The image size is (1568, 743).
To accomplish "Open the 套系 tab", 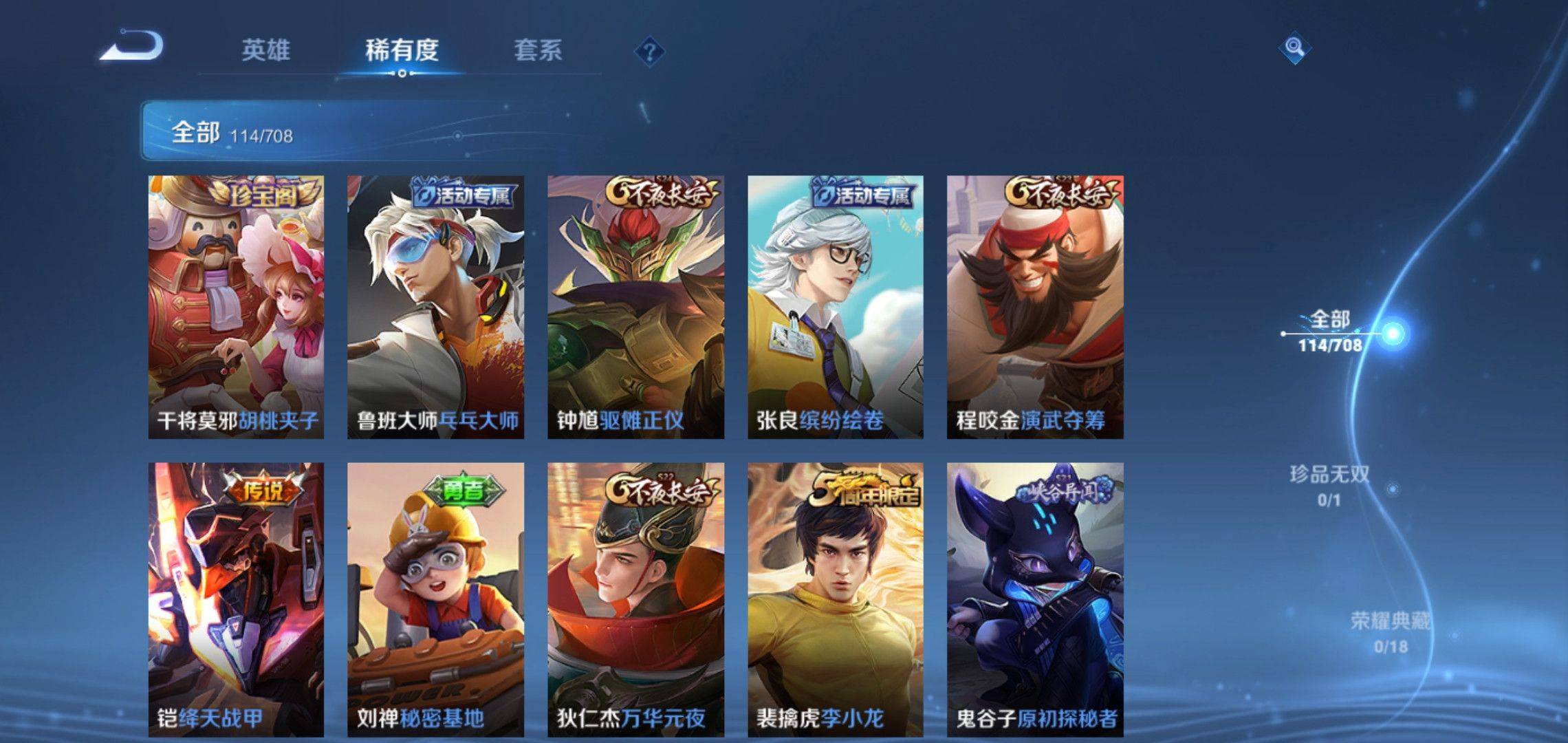I will pyautogui.click(x=538, y=50).
